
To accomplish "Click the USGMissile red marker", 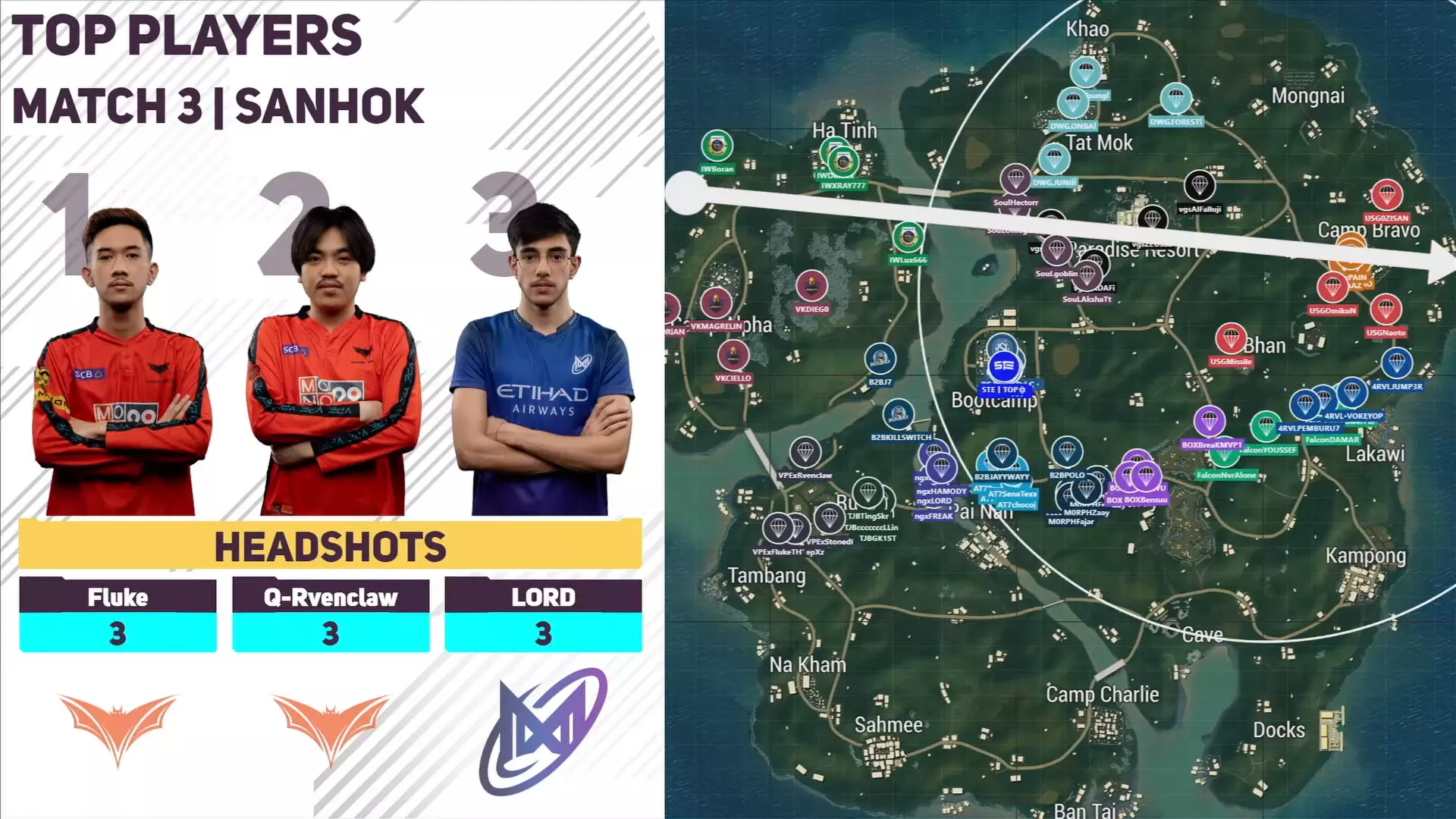I will (x=1230, y=339).
